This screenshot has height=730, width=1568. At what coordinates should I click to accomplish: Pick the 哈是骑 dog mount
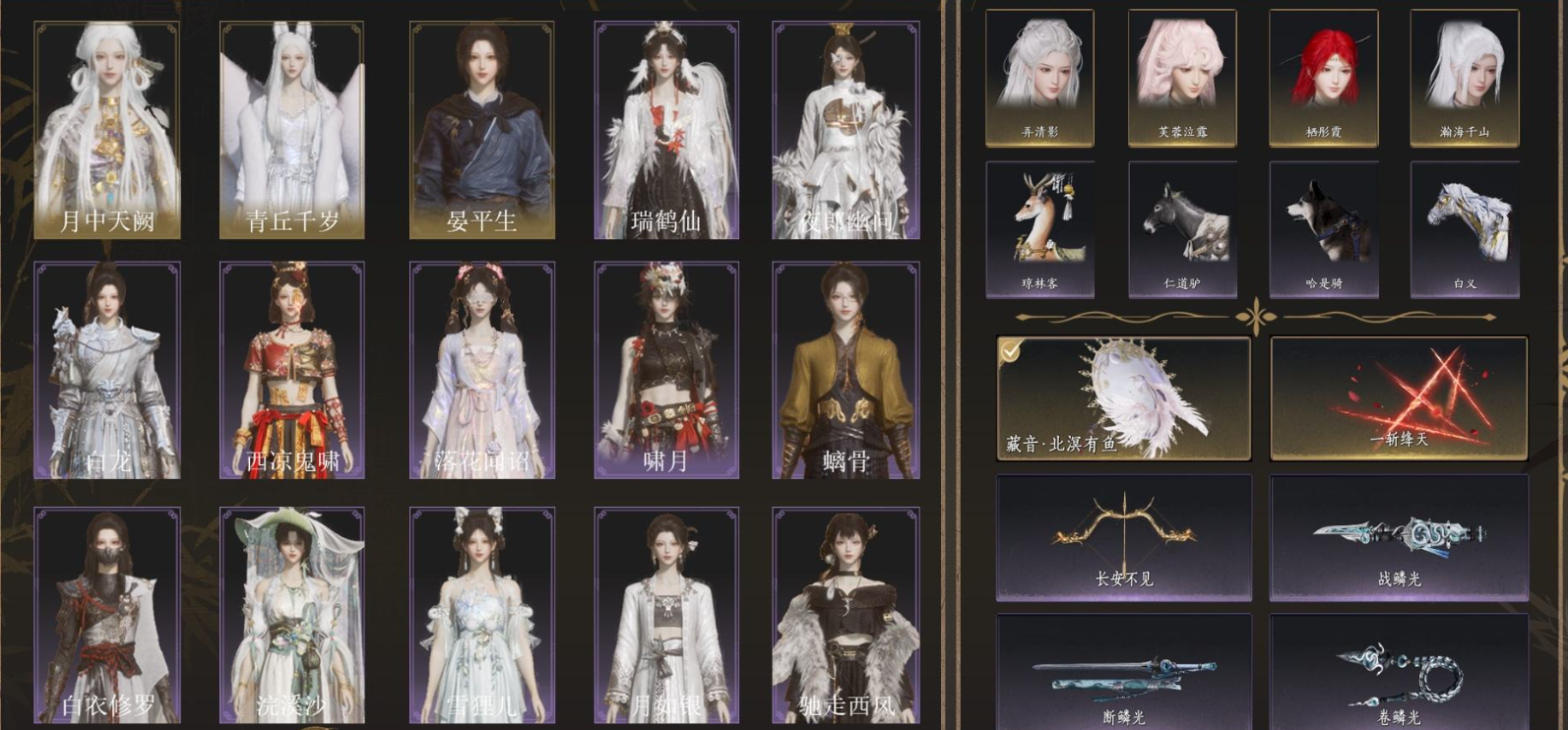click(1324, 226)
